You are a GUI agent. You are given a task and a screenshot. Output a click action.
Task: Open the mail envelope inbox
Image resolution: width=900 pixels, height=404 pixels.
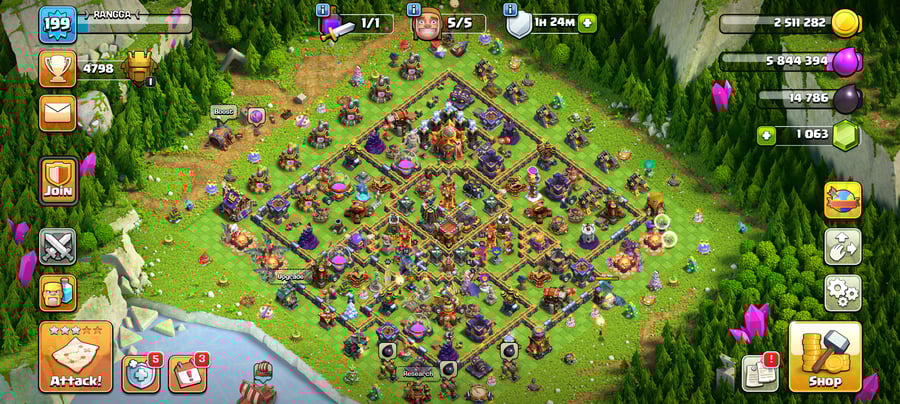(58, 112)
